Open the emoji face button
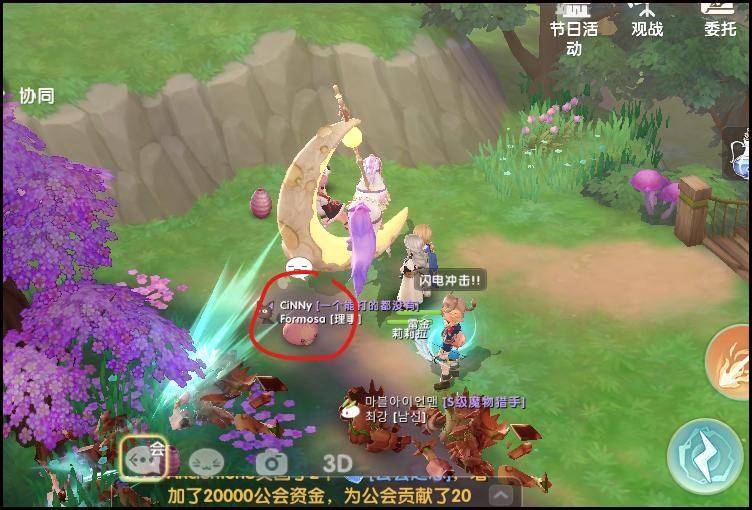Viewport: 752px width, 510px height. tap(206, 463)
